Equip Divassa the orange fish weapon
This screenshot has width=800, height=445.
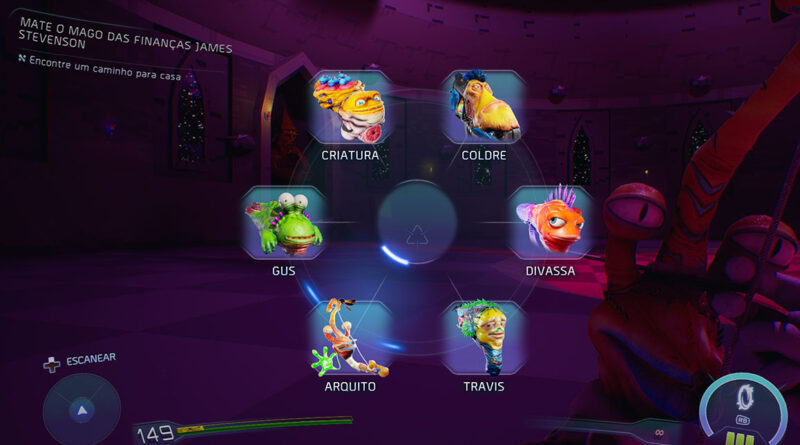(x=551, y=223)
